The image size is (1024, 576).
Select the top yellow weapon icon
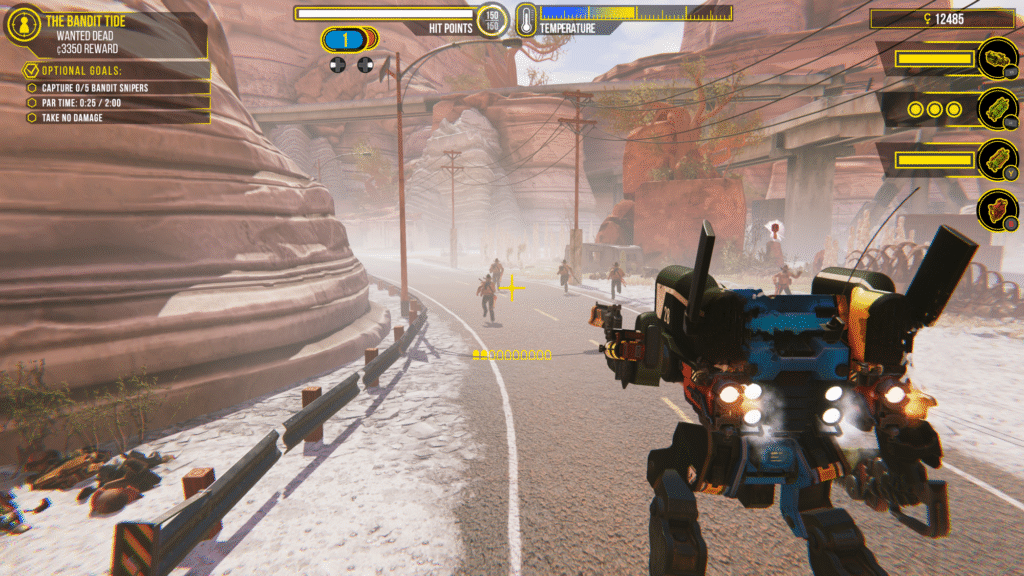coord(997,59)
